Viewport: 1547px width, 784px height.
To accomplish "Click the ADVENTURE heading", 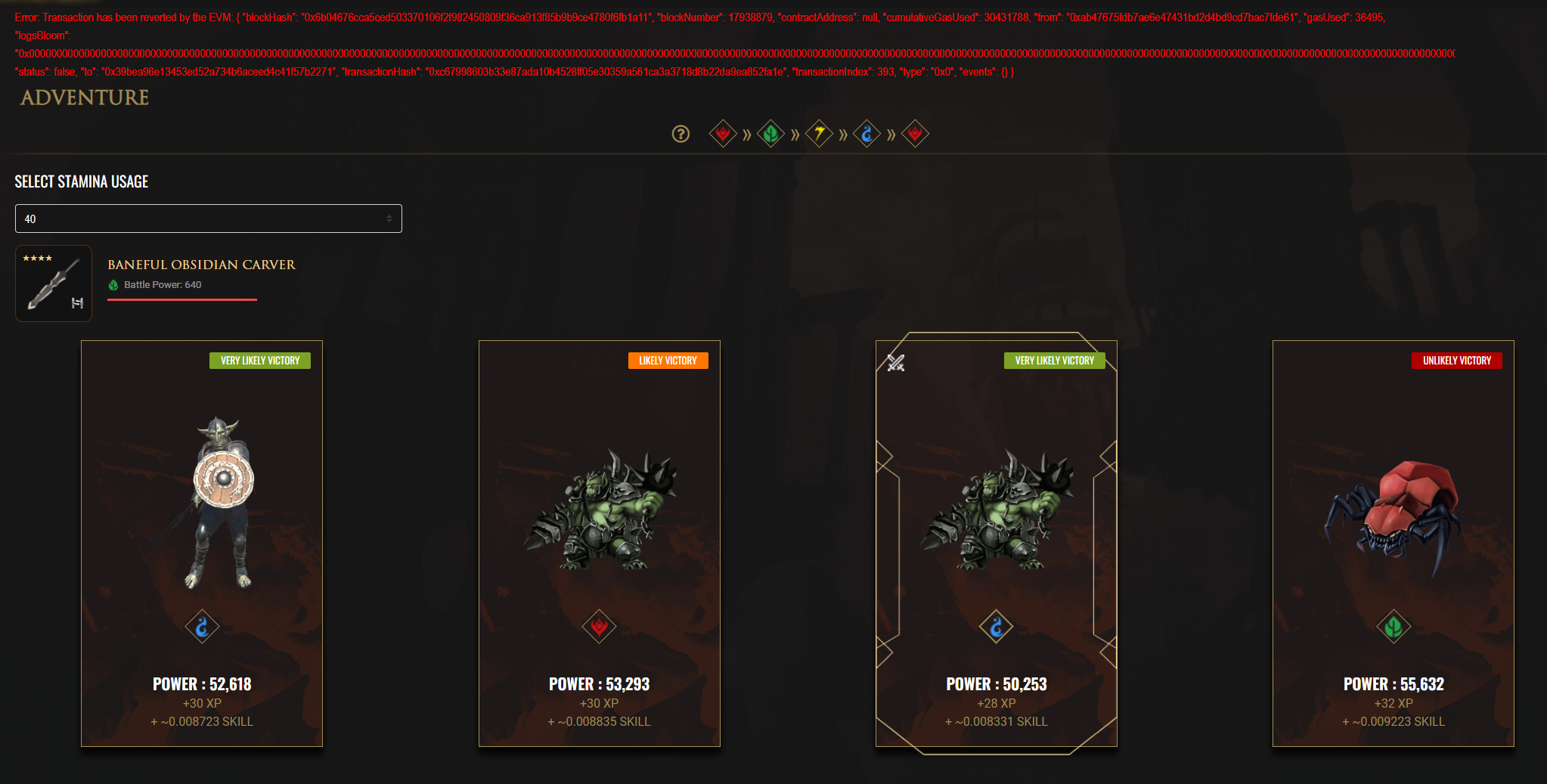I will tap(84, 98).
